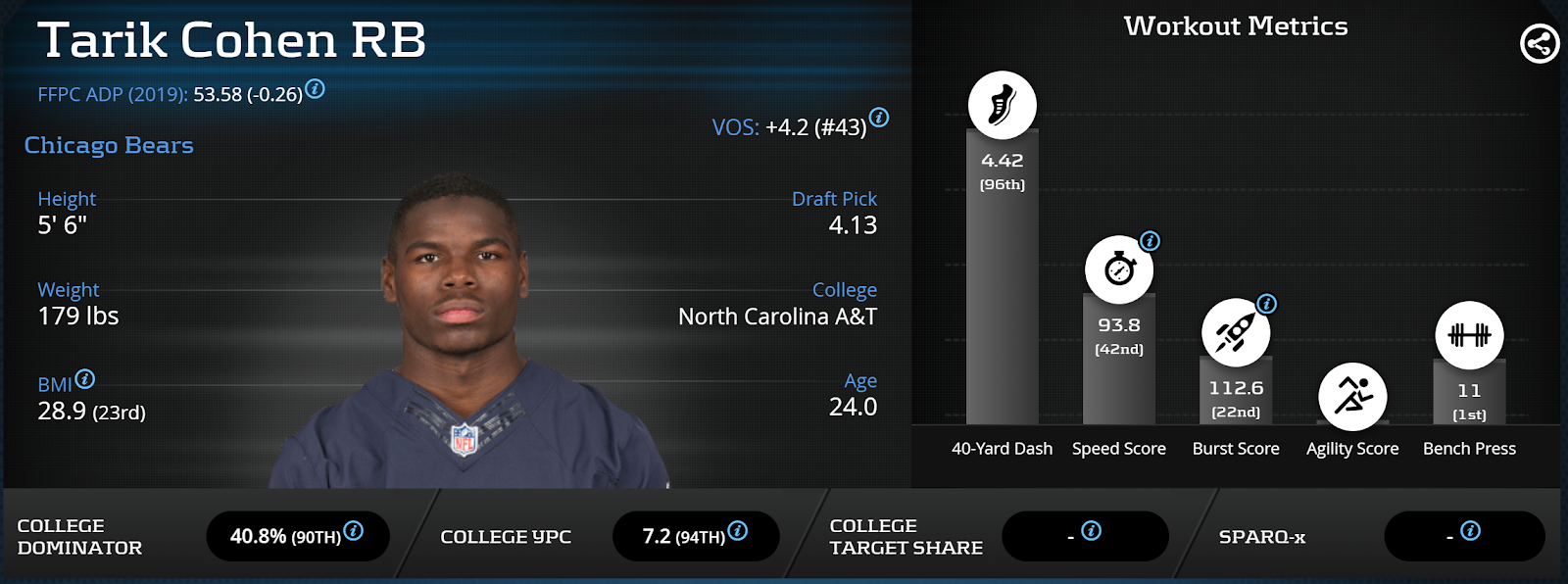Open the VOS info tooltip icon
The height and width of the screenshot is (584, 1568).
point(879,118)
